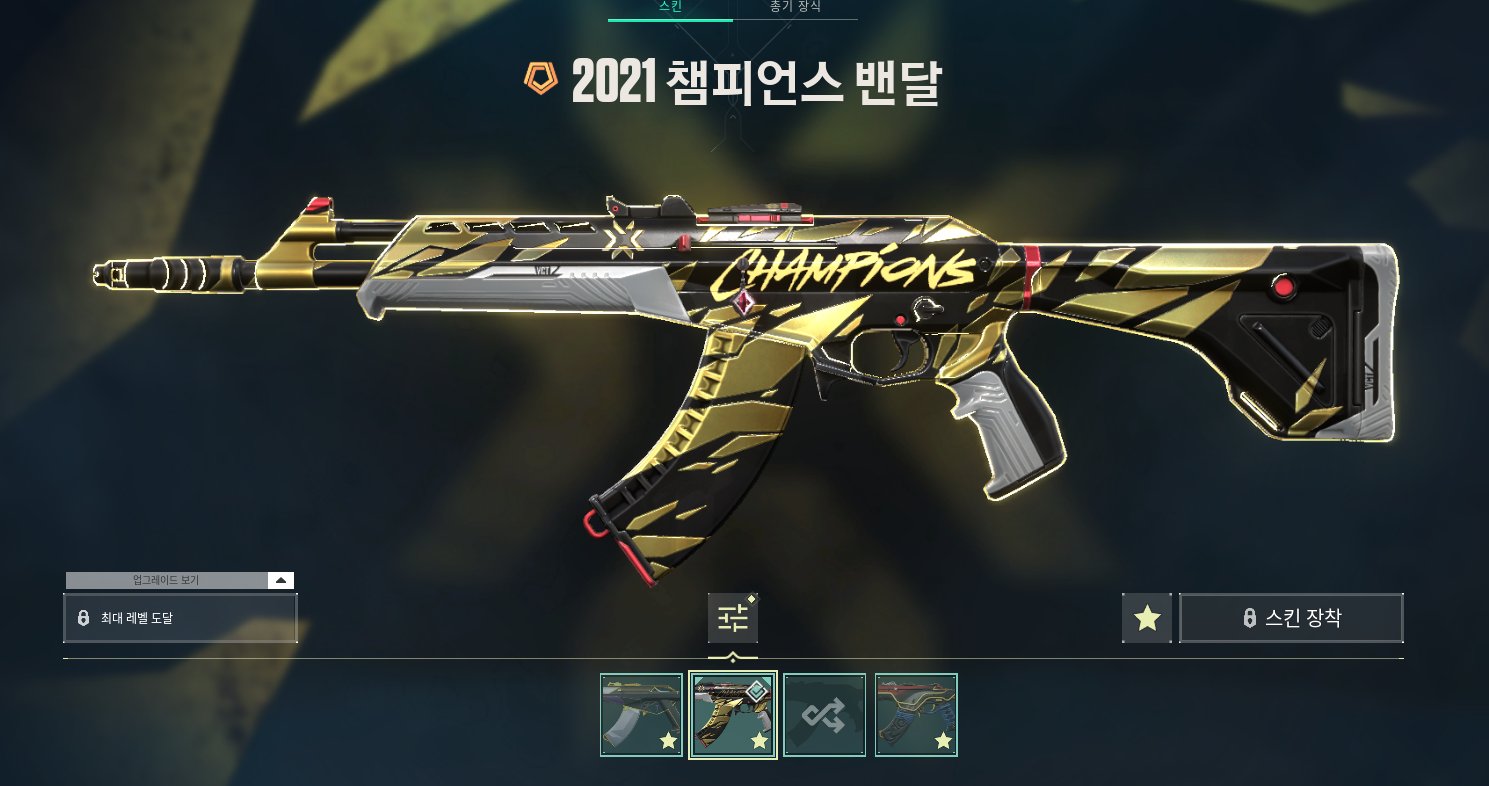
Task: Switch to the 스킨 tab
Action: point(670,7)
